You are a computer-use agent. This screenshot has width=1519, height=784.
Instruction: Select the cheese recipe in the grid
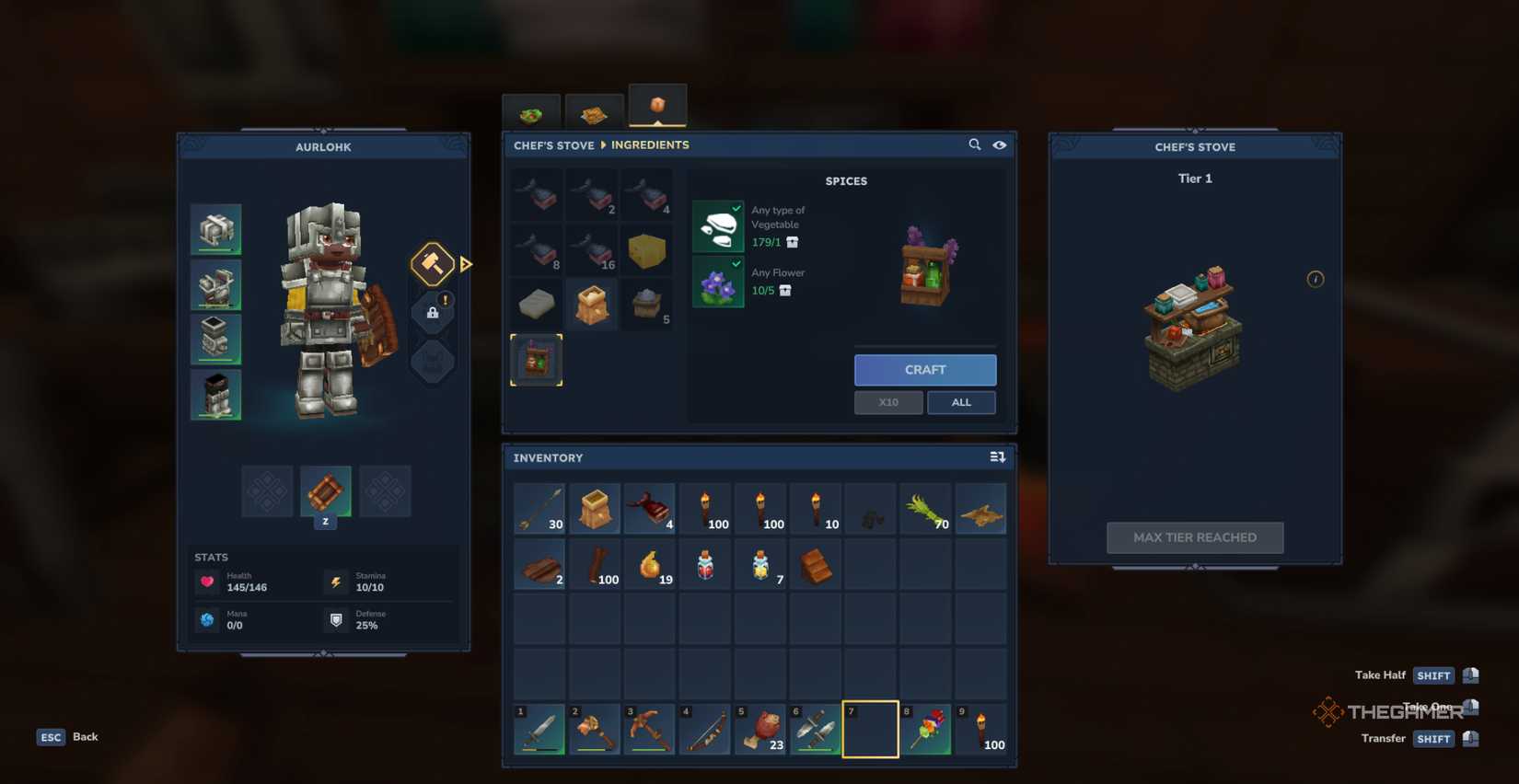pos(646,250)
